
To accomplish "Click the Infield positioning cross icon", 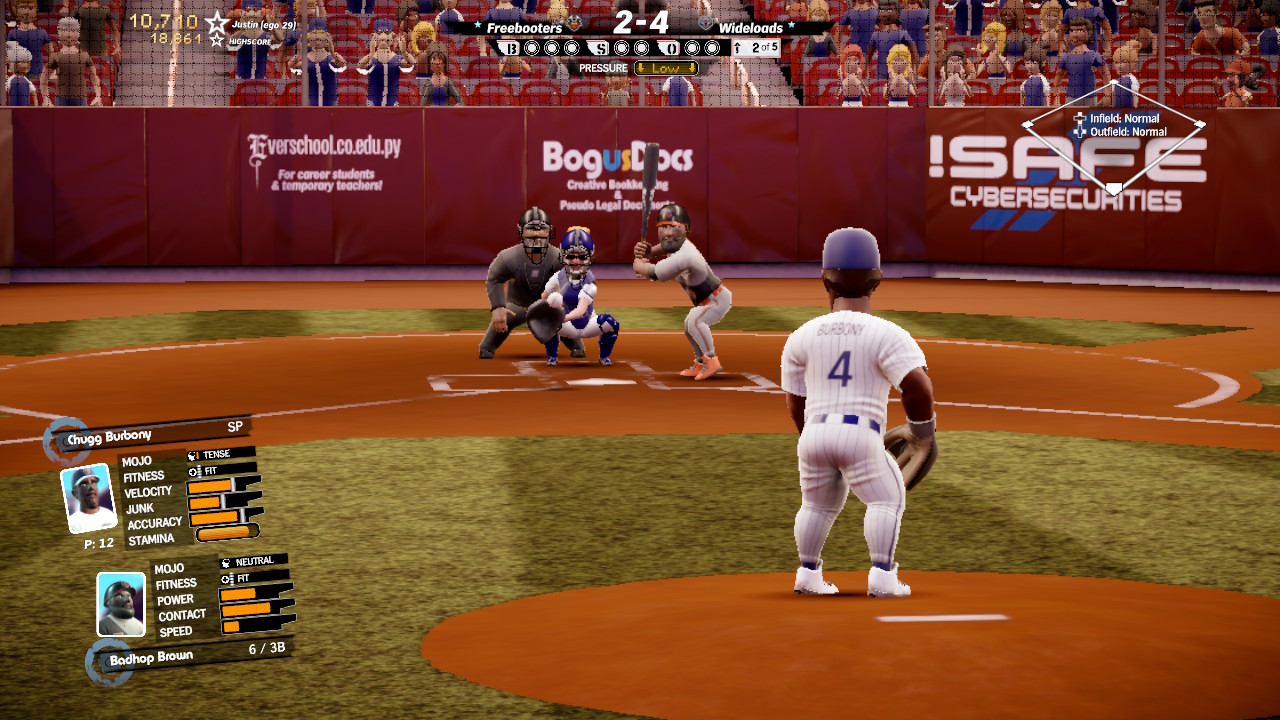I will [1078, 118].
